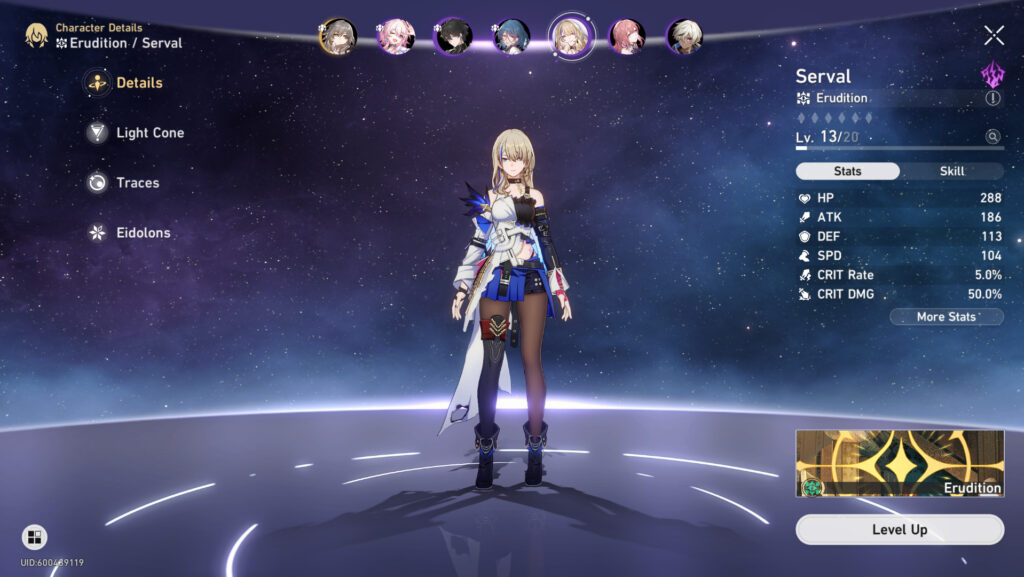
Task: Click the Level Up button
Action: tap(899, 529)
